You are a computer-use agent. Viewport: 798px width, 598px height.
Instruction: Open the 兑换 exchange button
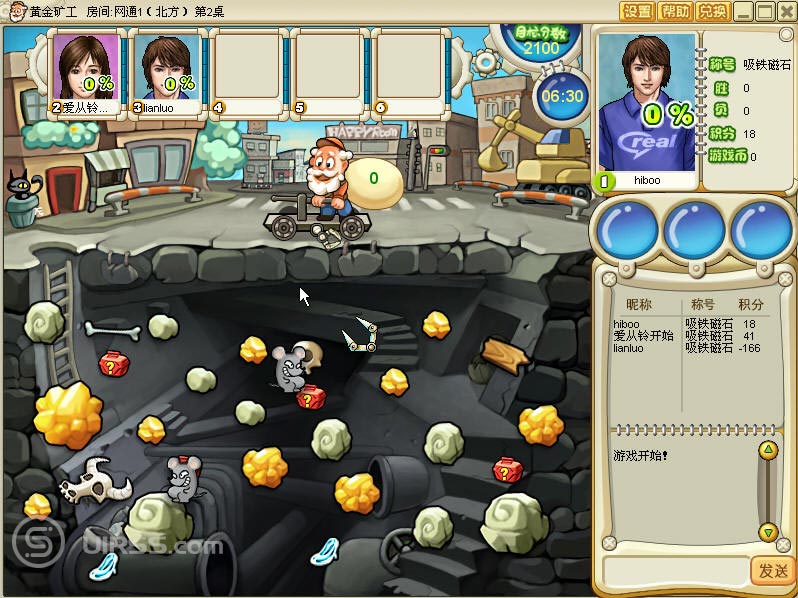click(x=712, y=12)
